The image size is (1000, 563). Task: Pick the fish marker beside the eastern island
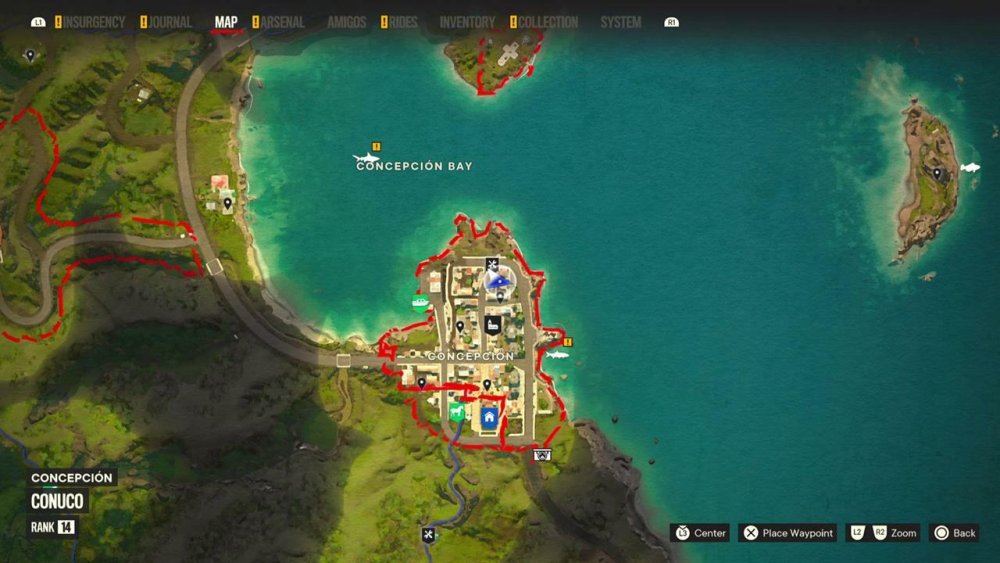coord(969,168)
